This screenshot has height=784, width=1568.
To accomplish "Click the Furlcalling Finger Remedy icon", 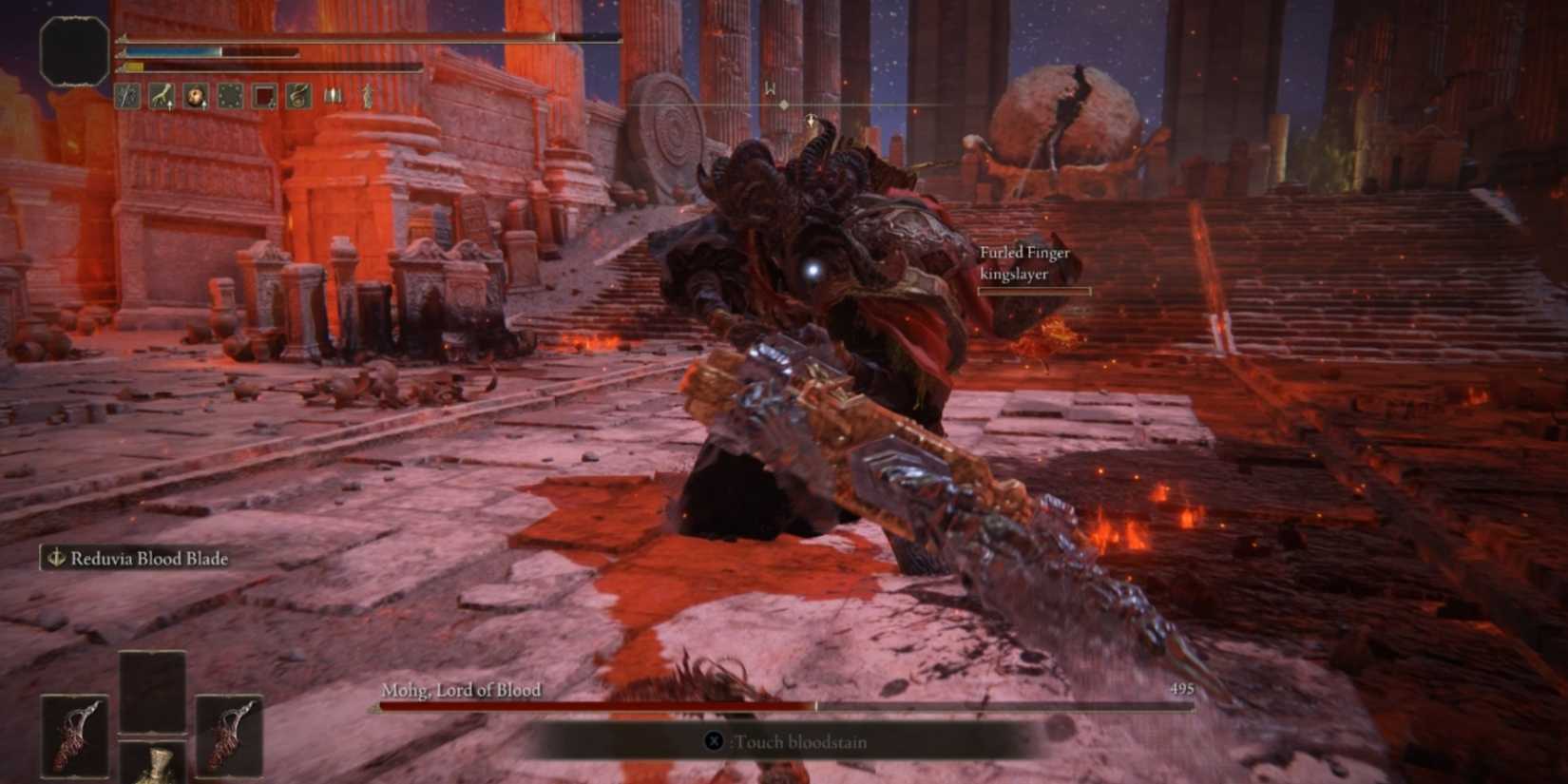I will pyautogui.click(x=160, y=94).
